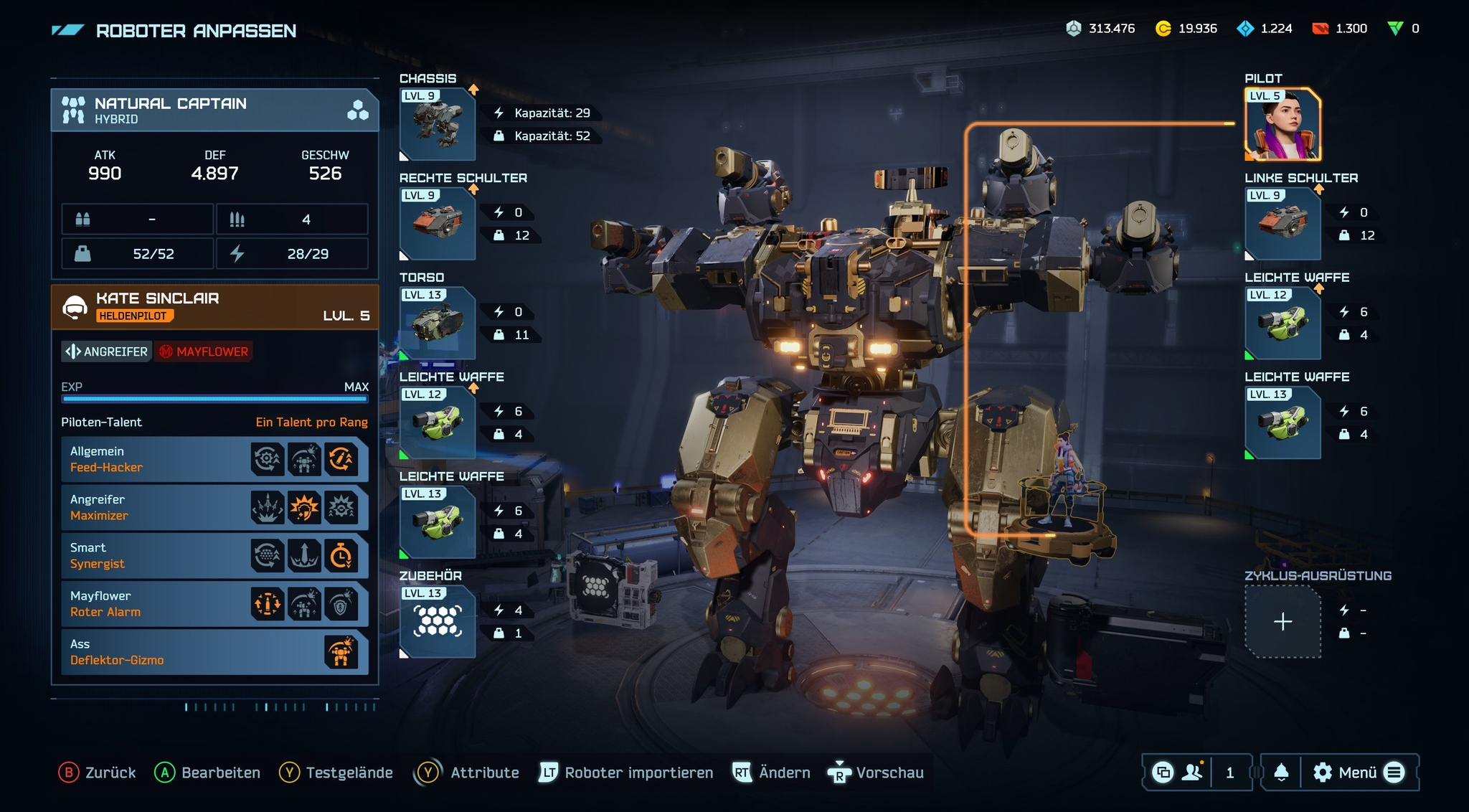The image size is (1469, 812).
Task: Choose Roboter importieren
Action: tap(626, 773)
